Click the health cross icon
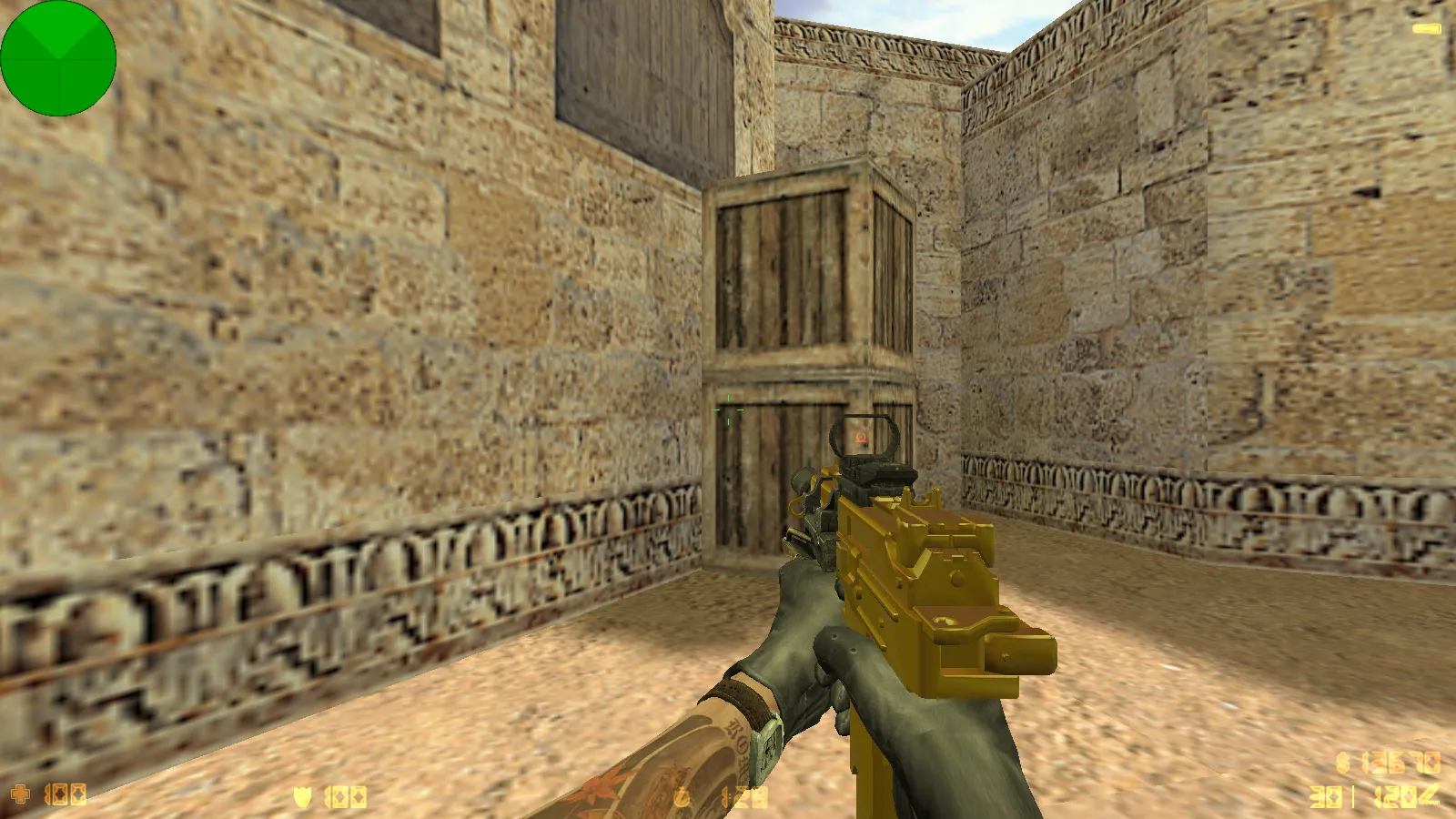 20,794
